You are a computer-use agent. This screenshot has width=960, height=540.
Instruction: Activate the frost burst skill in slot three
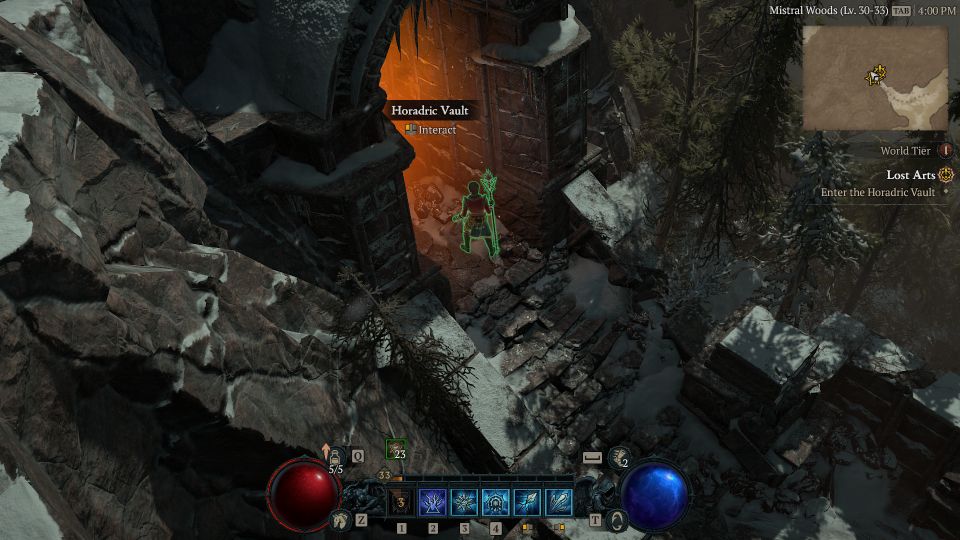[465, 502]
